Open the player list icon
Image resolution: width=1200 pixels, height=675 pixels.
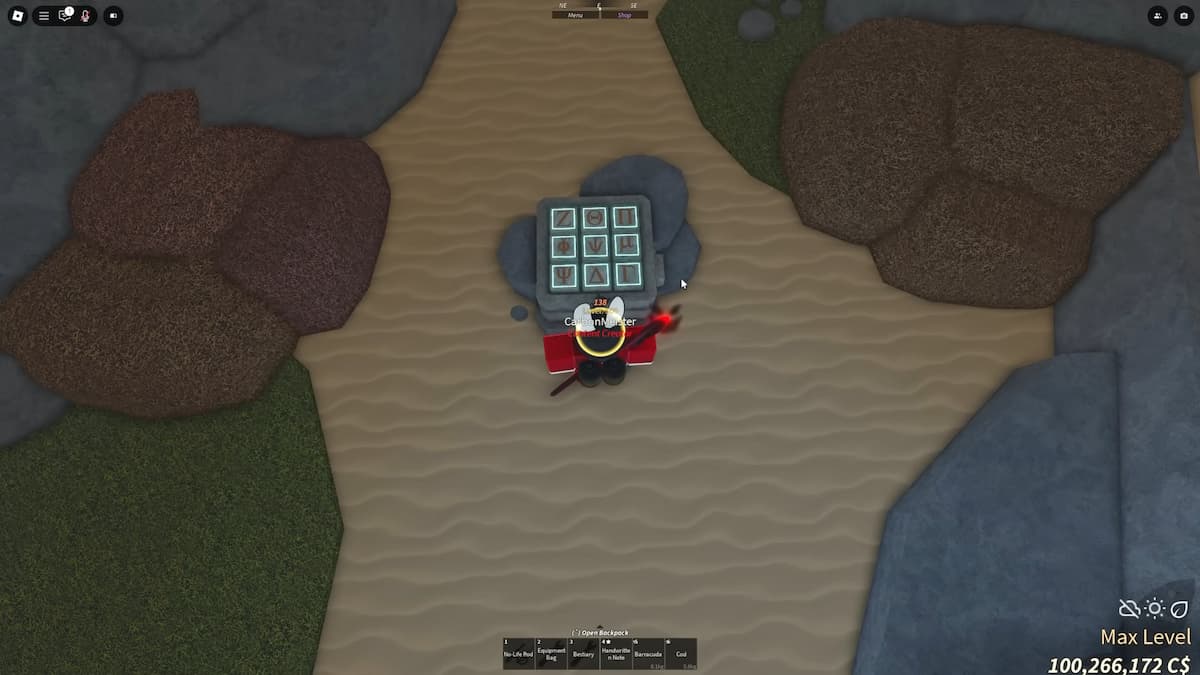click(x=1157, y=16)
